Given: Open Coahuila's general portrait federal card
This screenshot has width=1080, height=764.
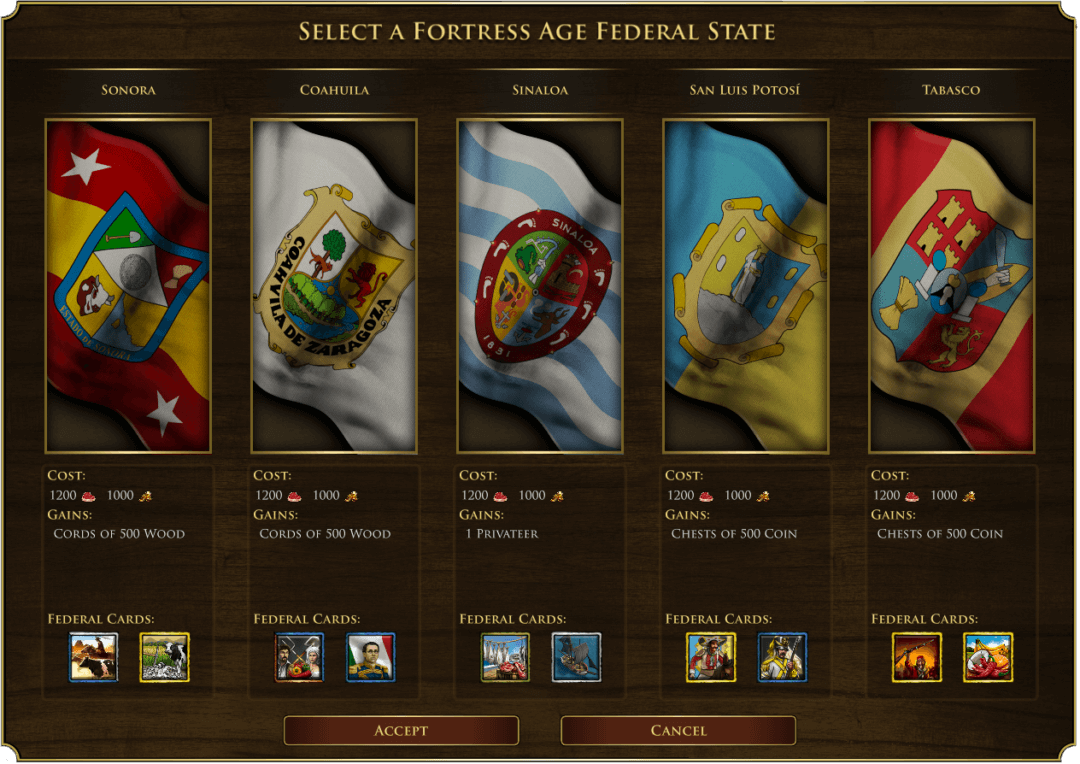Looking at the screenshot, I should click(x=371, y=657).
